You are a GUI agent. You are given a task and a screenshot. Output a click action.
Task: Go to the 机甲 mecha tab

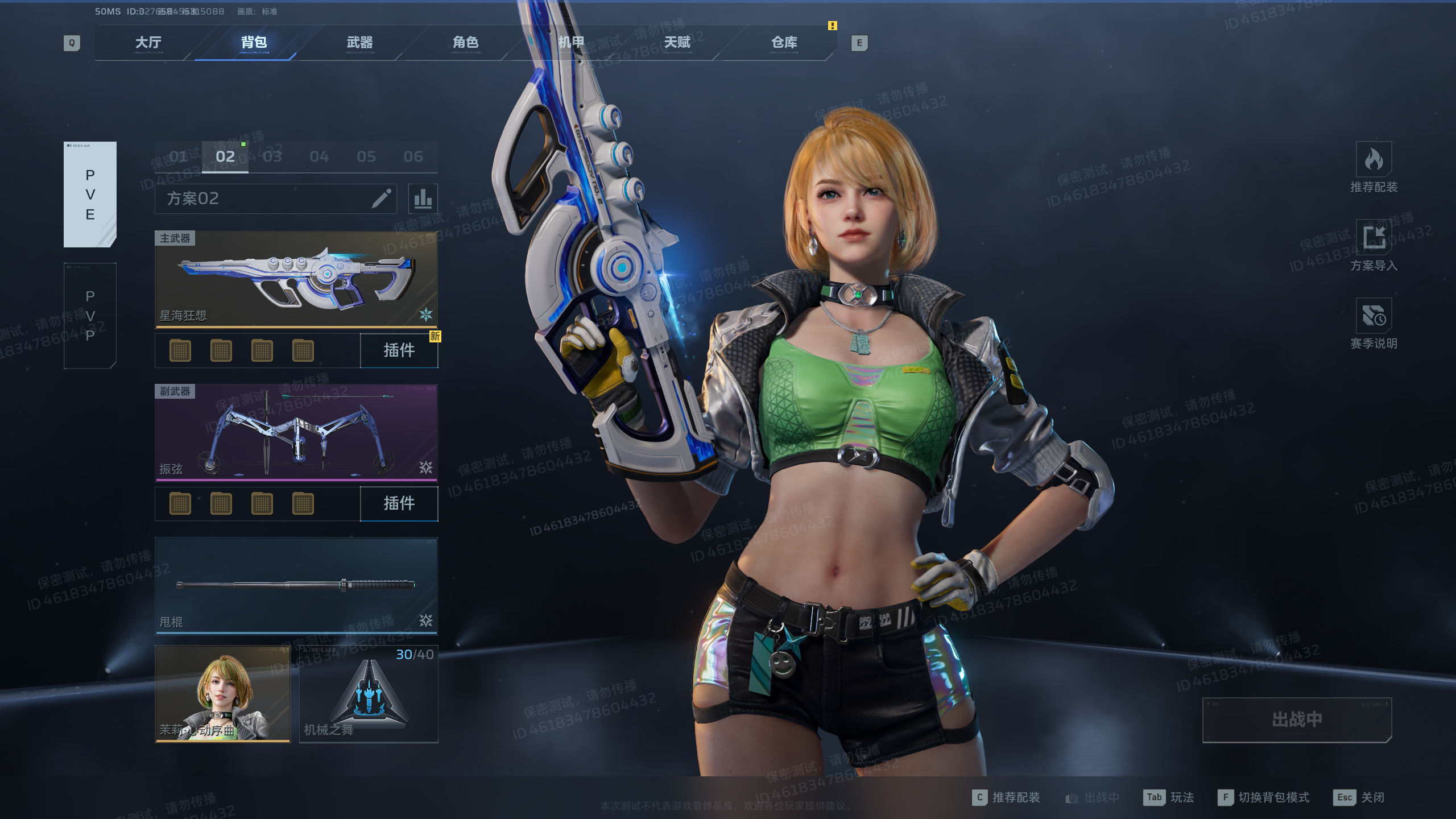coord(571,43)
